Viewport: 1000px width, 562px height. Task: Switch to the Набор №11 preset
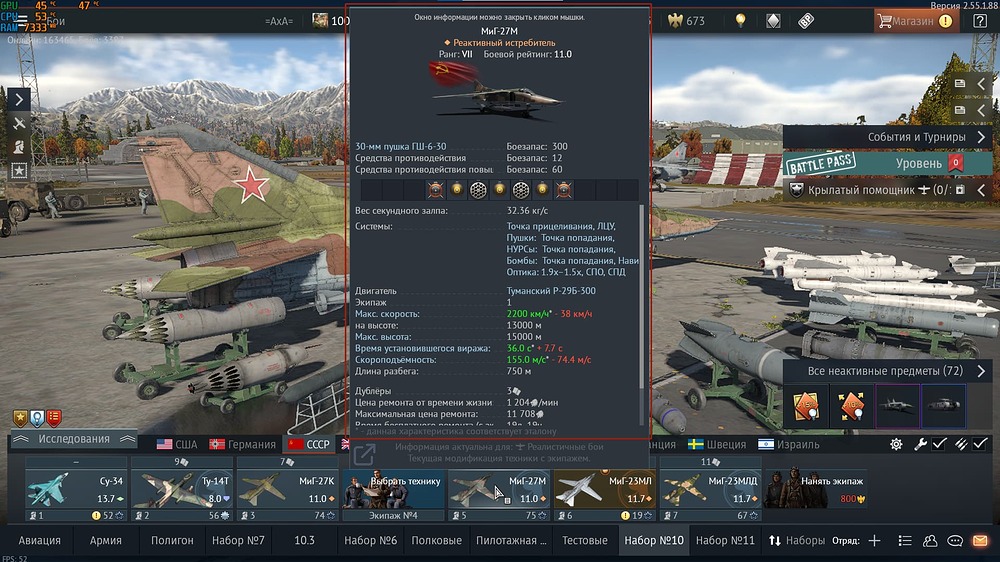pos(725,541)
